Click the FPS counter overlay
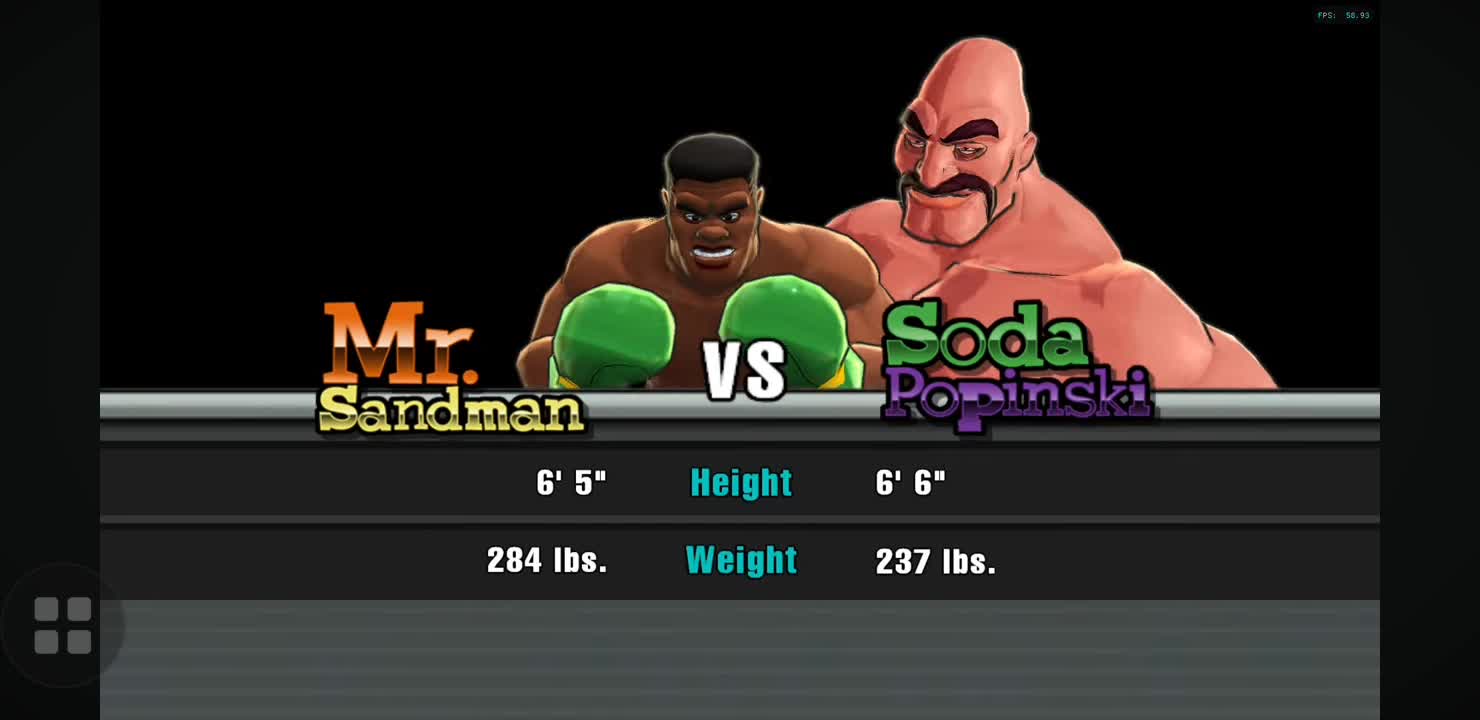 [1343, 15]
